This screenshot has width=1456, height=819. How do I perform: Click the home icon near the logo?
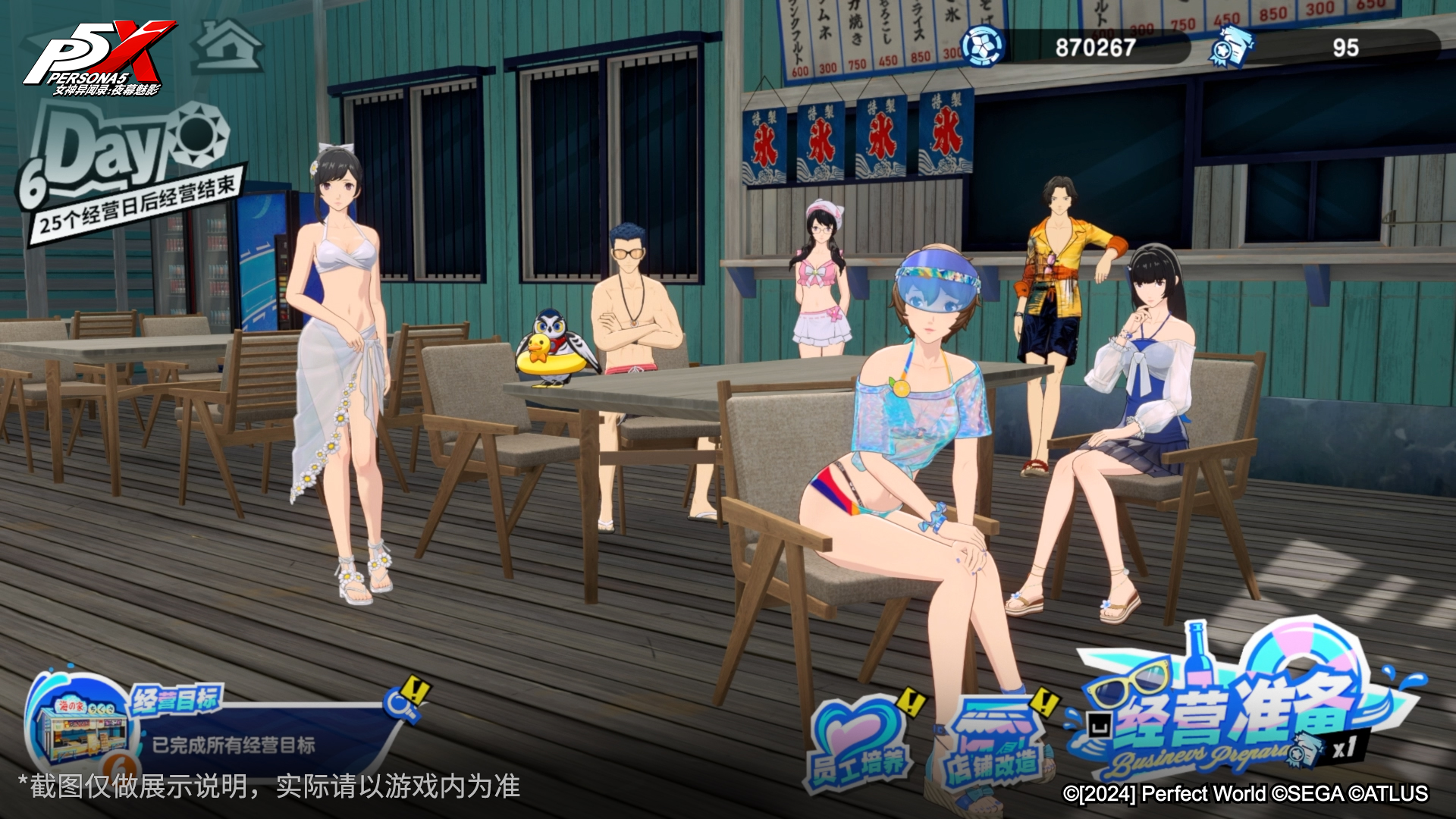pyautogui.click(x=226, y=47)
